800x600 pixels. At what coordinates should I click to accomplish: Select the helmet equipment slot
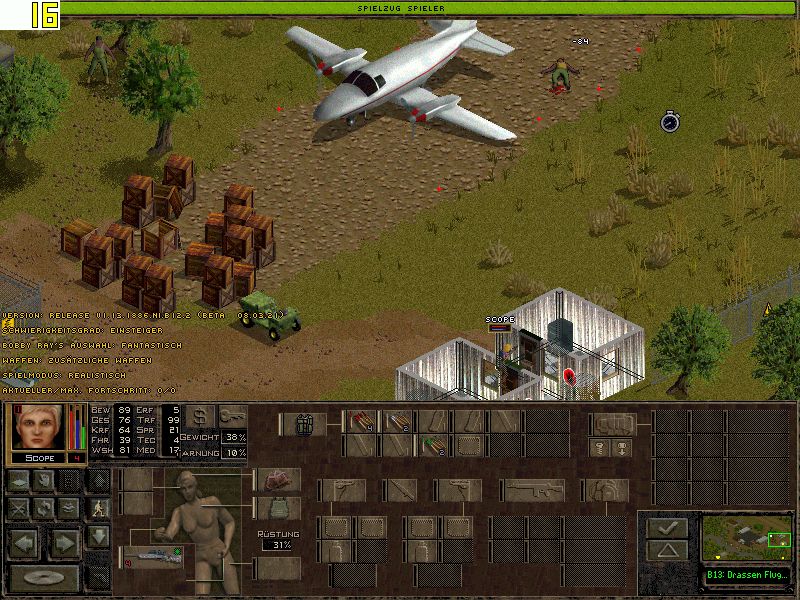[x=277, y=480]
